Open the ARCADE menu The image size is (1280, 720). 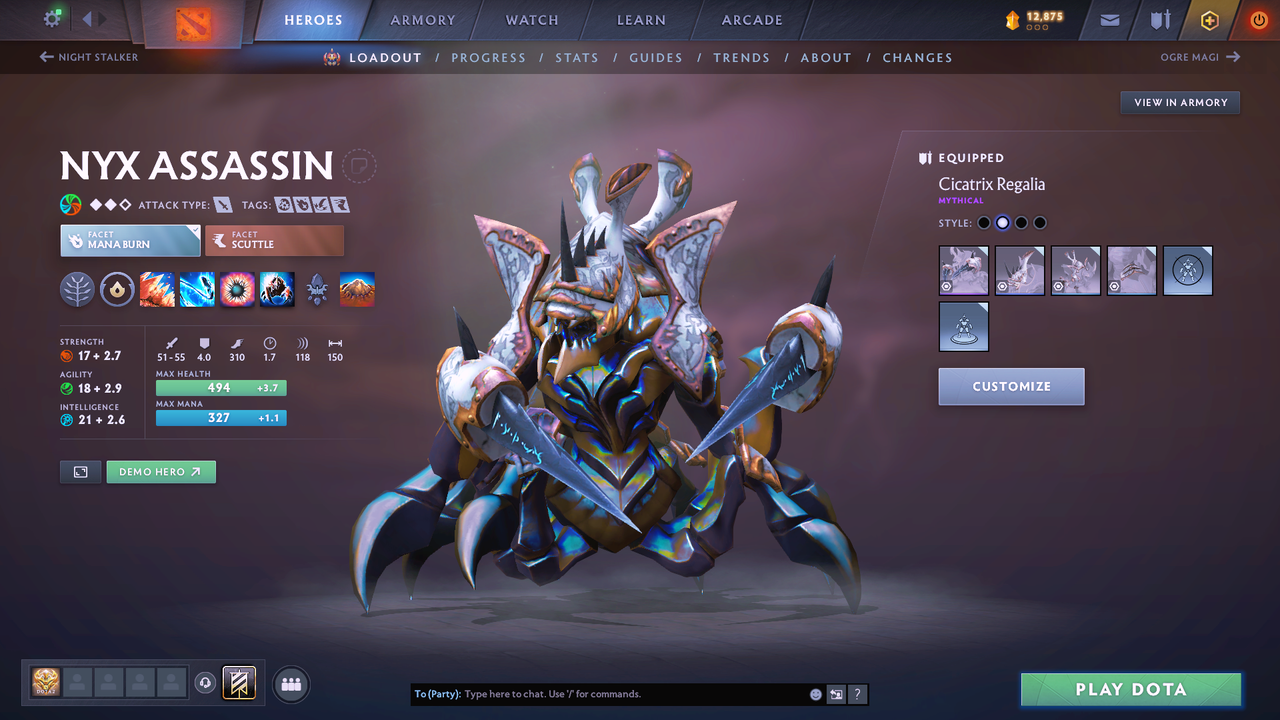751,19
